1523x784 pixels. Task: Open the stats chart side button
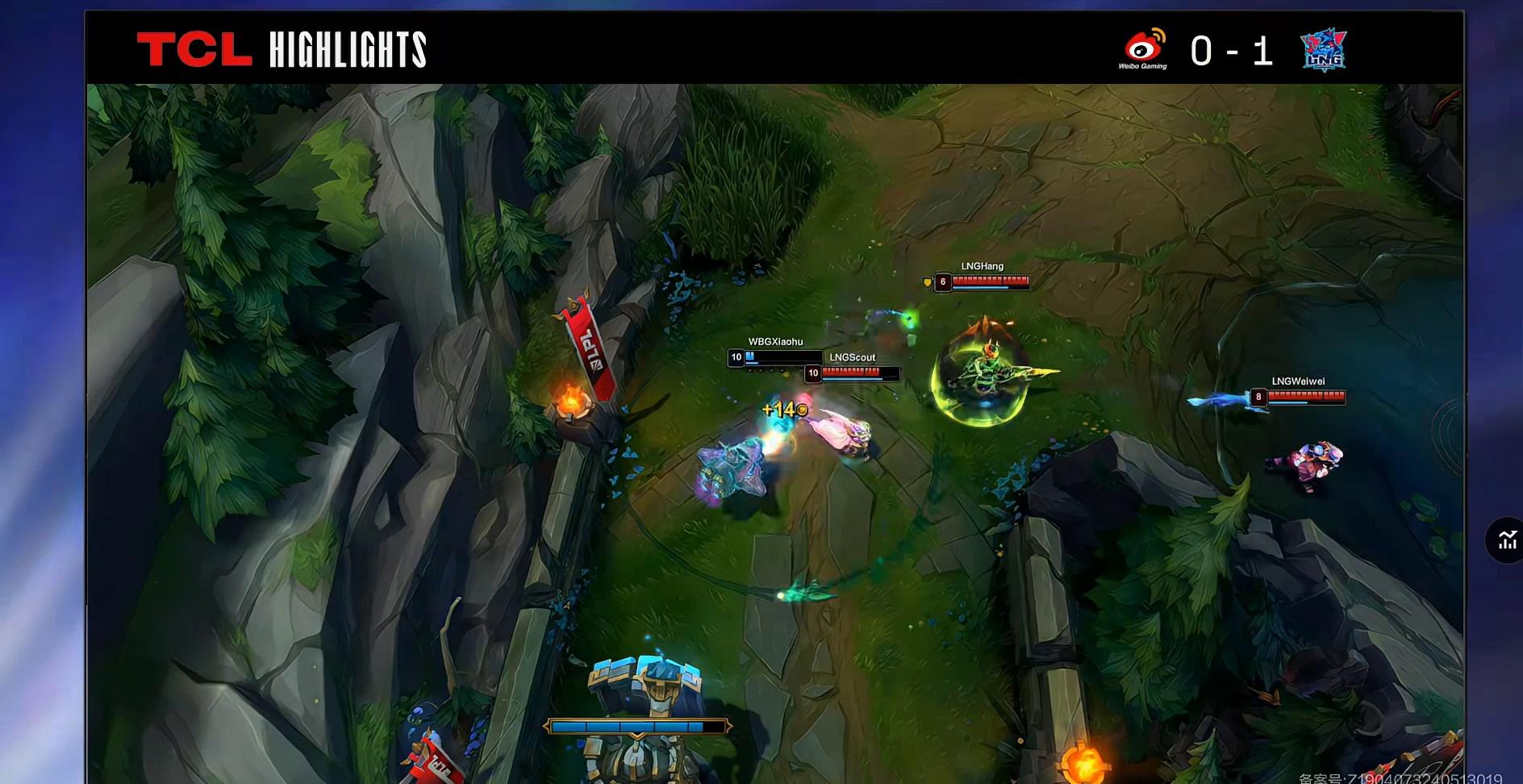pos(1507,540)
